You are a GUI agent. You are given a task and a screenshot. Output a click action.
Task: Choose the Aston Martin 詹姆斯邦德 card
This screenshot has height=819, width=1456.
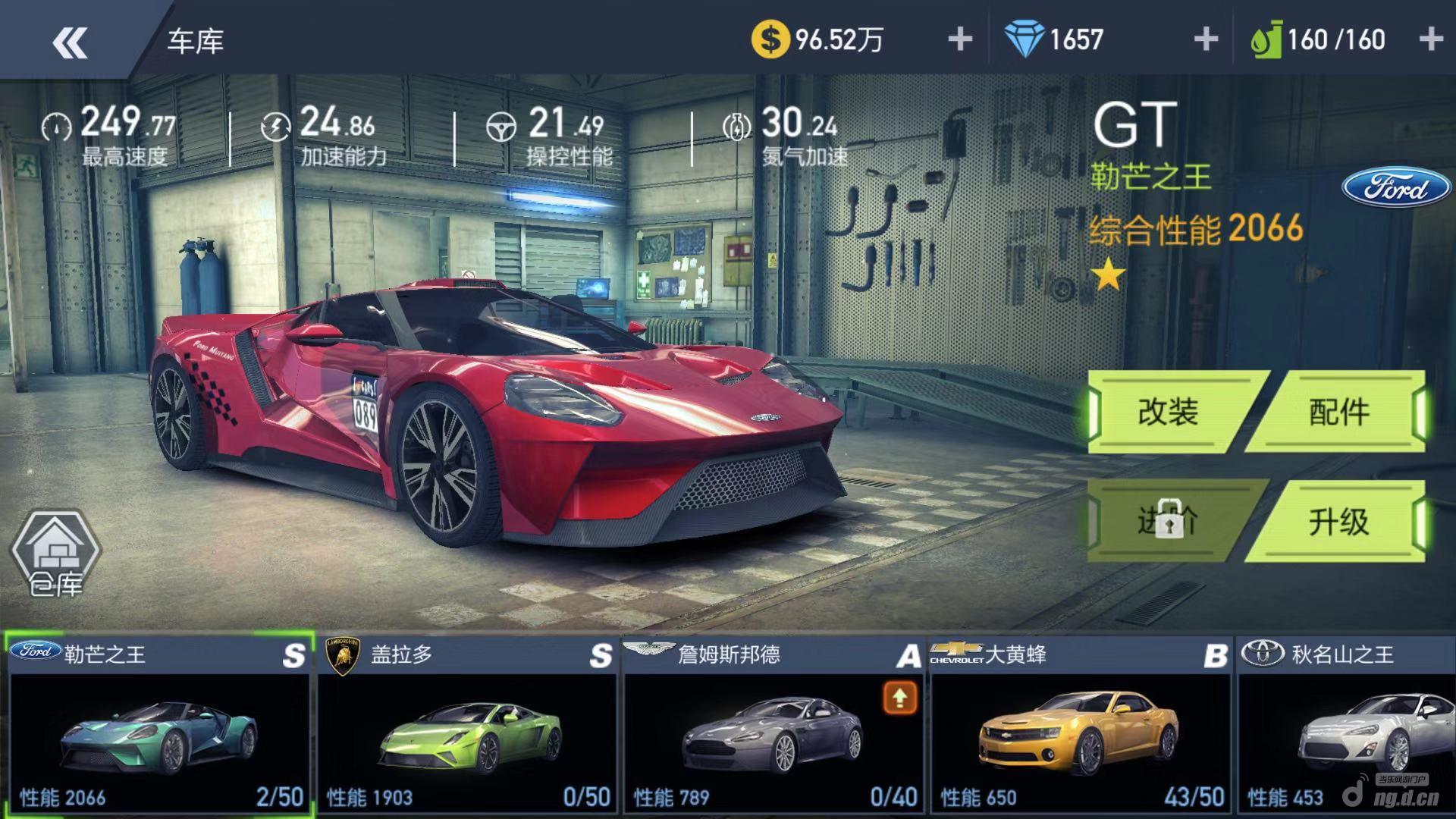pos(772,724)
